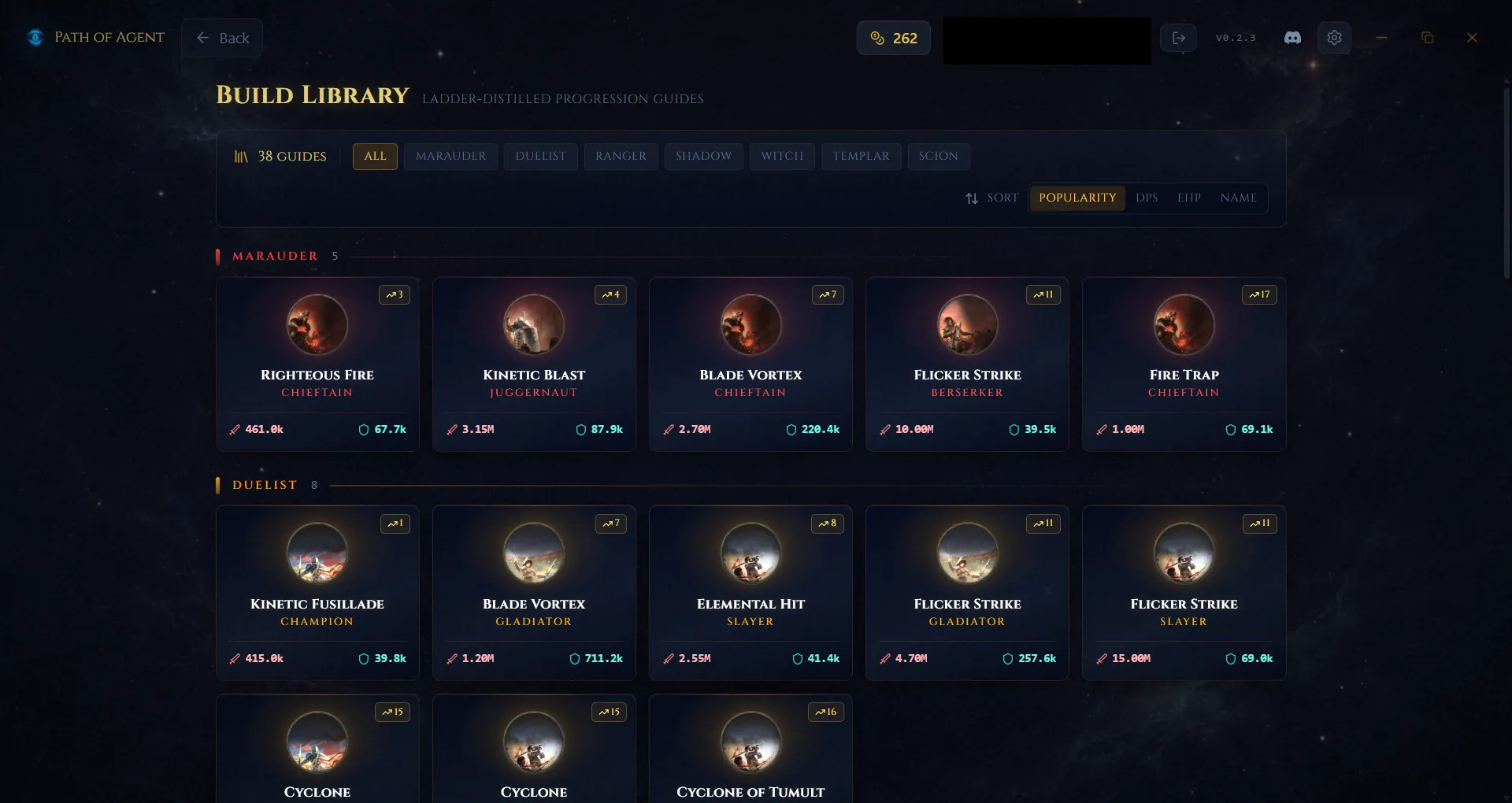This screenshot has width=1512, height=803.
Task: Collapse the MARAUDER section header
Action: [x=275, y=256]
